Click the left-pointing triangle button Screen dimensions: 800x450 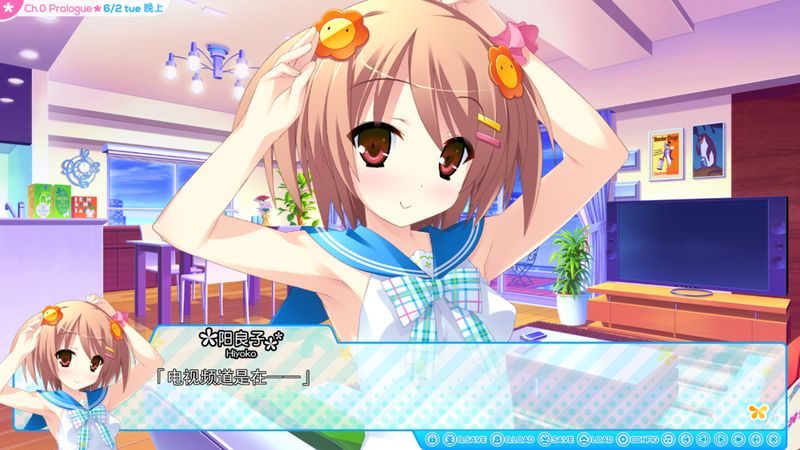(703, 439)
